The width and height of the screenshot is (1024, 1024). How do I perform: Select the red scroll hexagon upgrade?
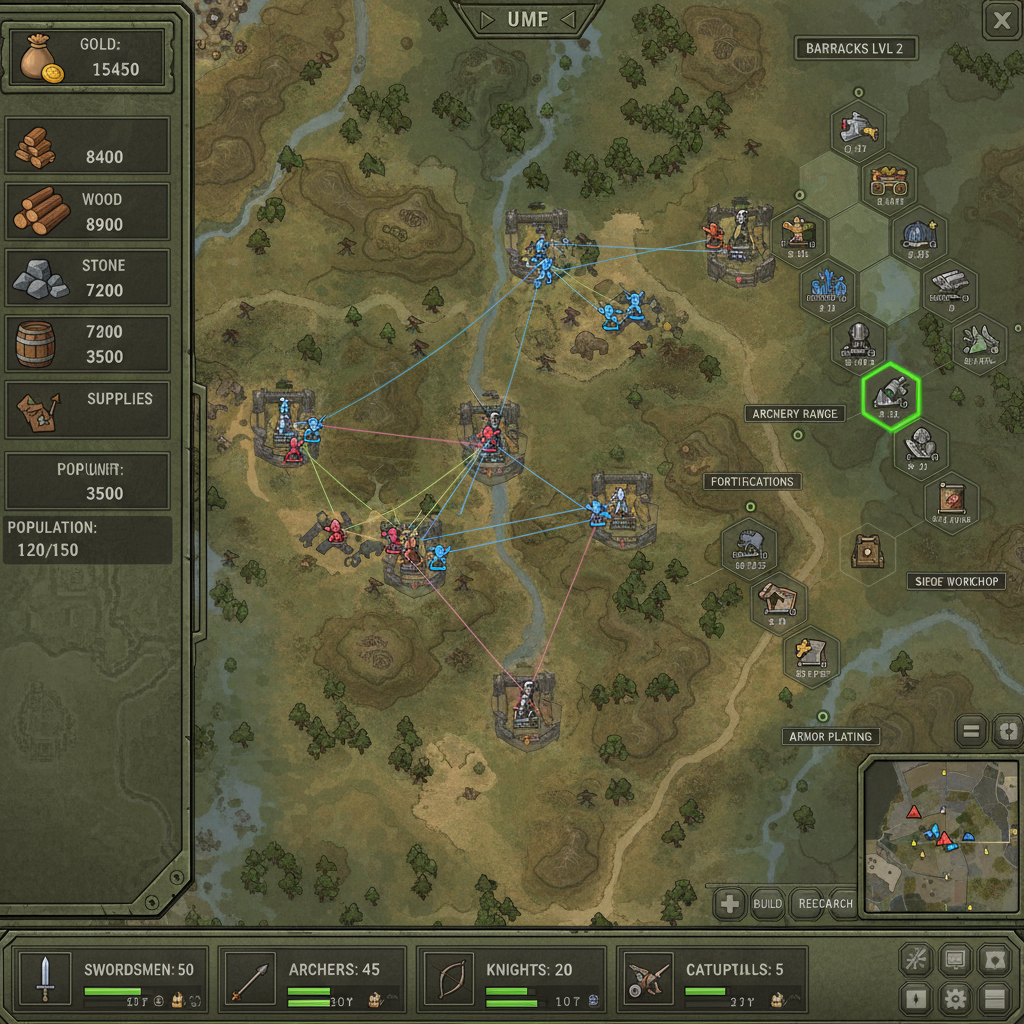951,502
